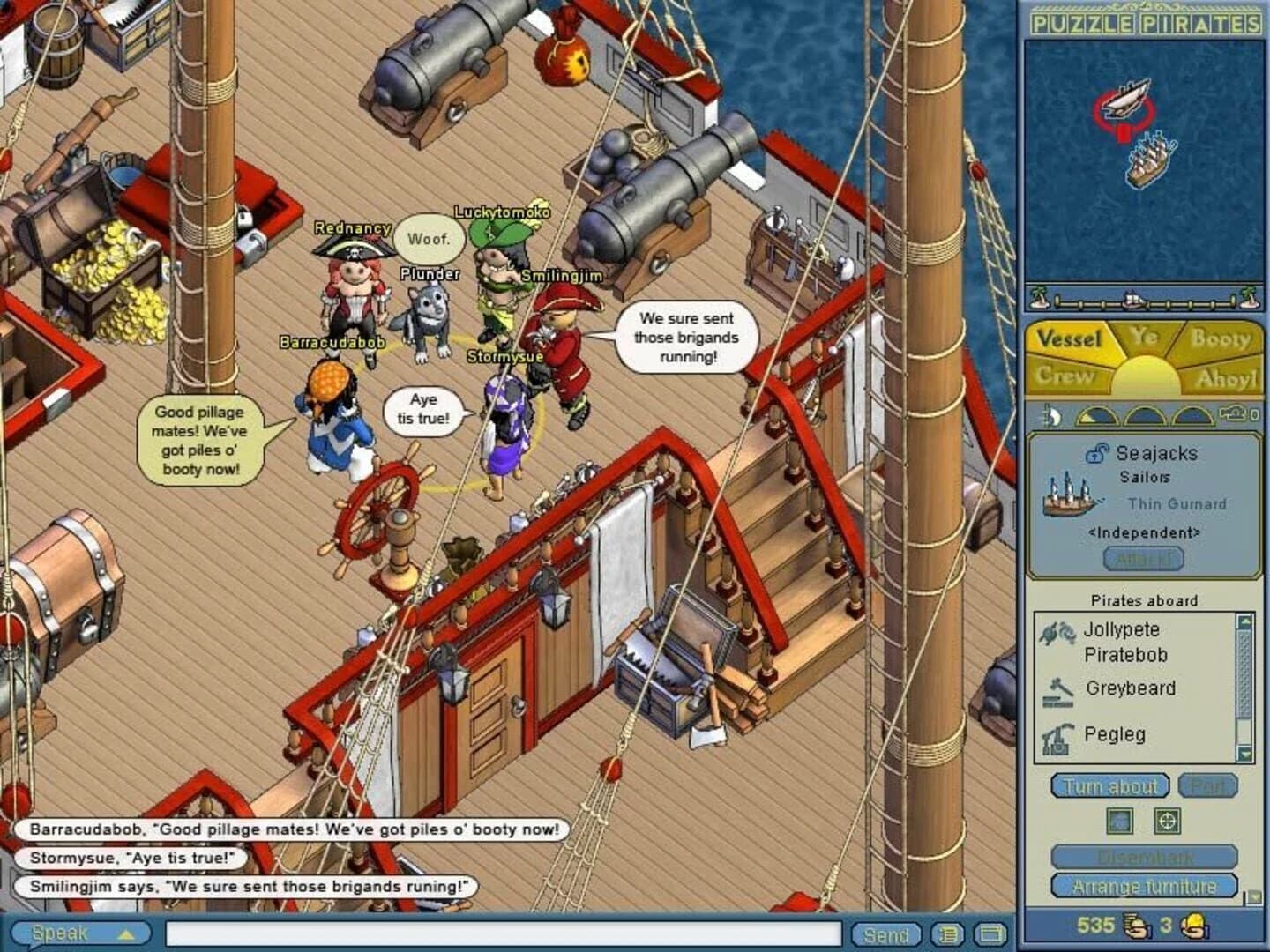Click the Attack button under Independent
This screenshot has height=952, width=1270.
pos(1144,559)
